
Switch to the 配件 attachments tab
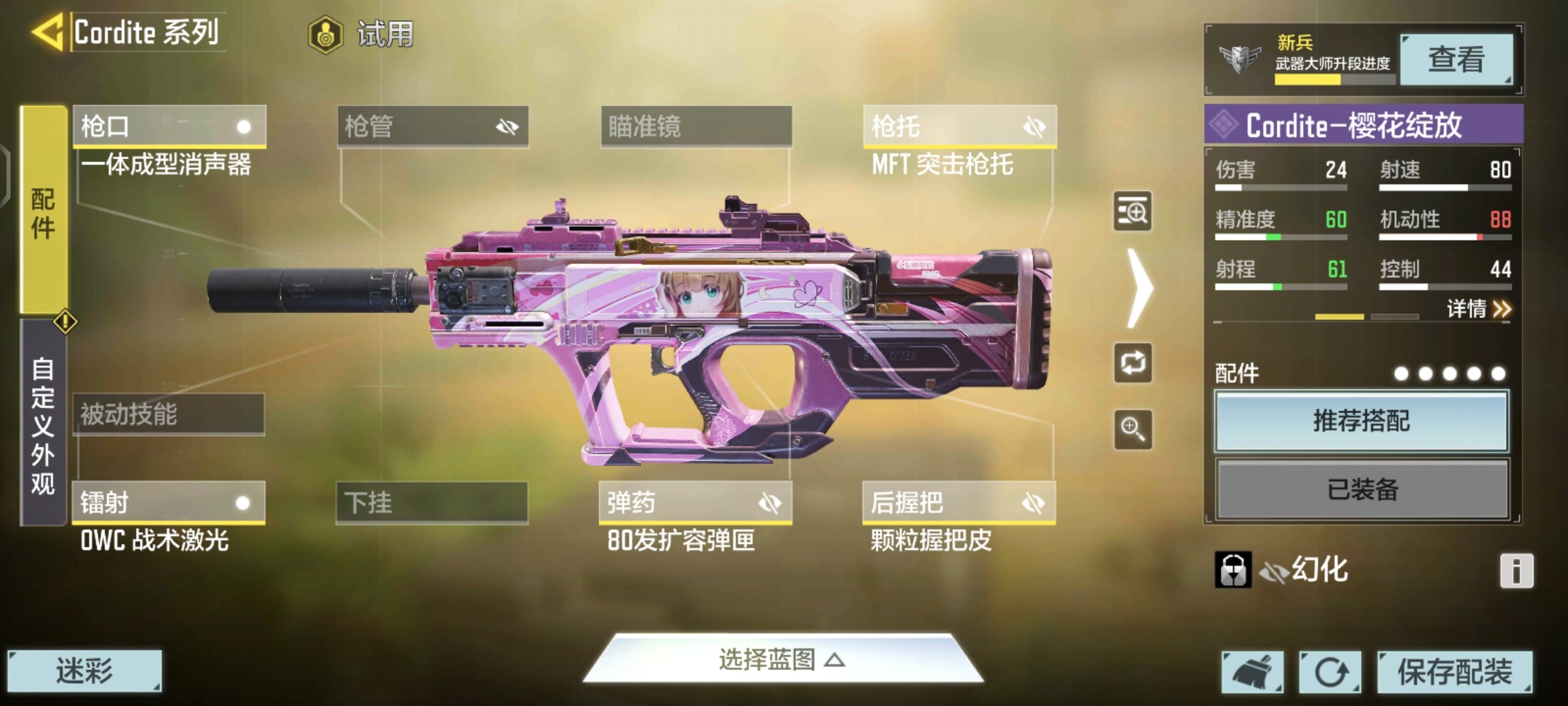[x=43, y=210]
